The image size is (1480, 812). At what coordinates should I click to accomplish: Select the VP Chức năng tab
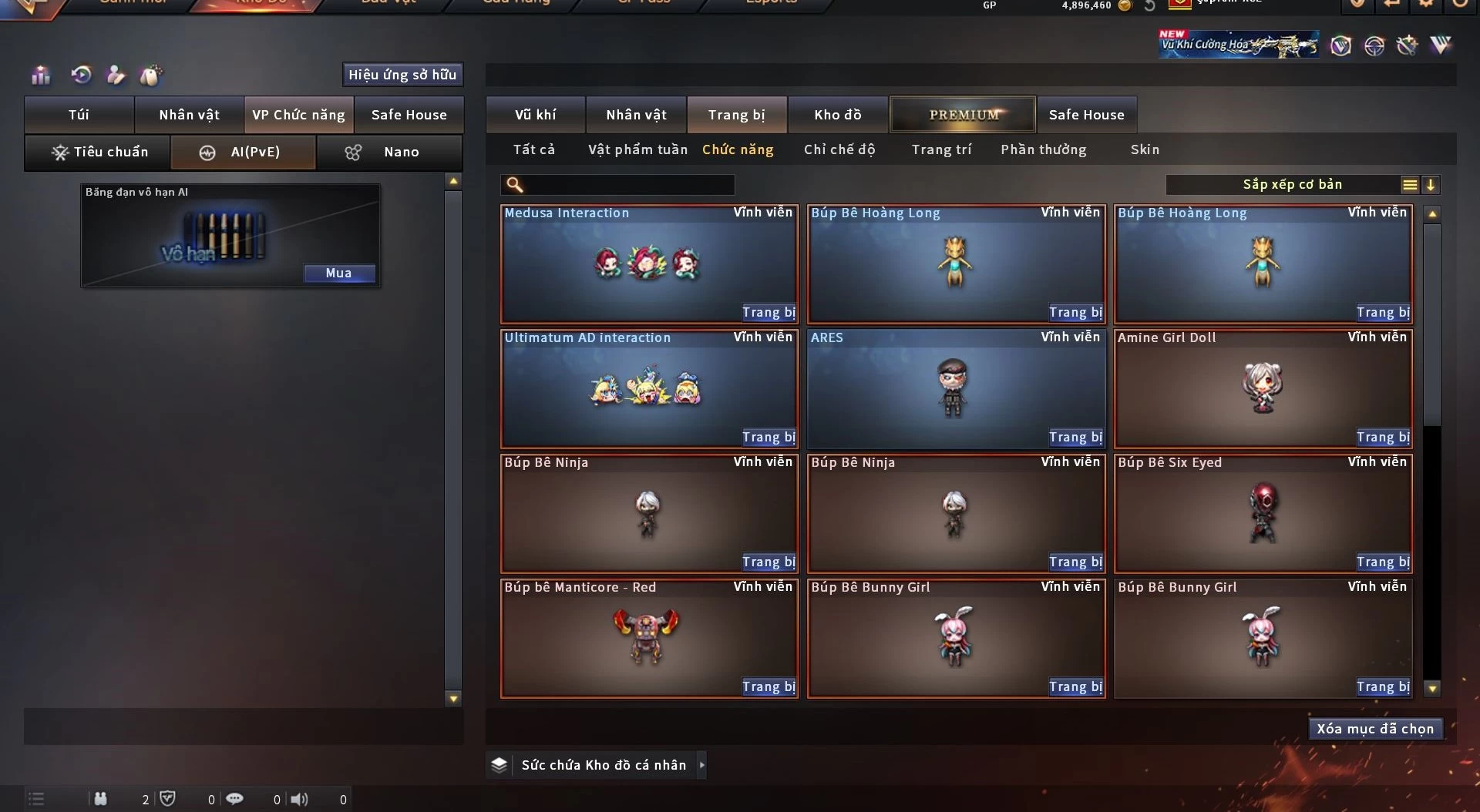[299, 115]
